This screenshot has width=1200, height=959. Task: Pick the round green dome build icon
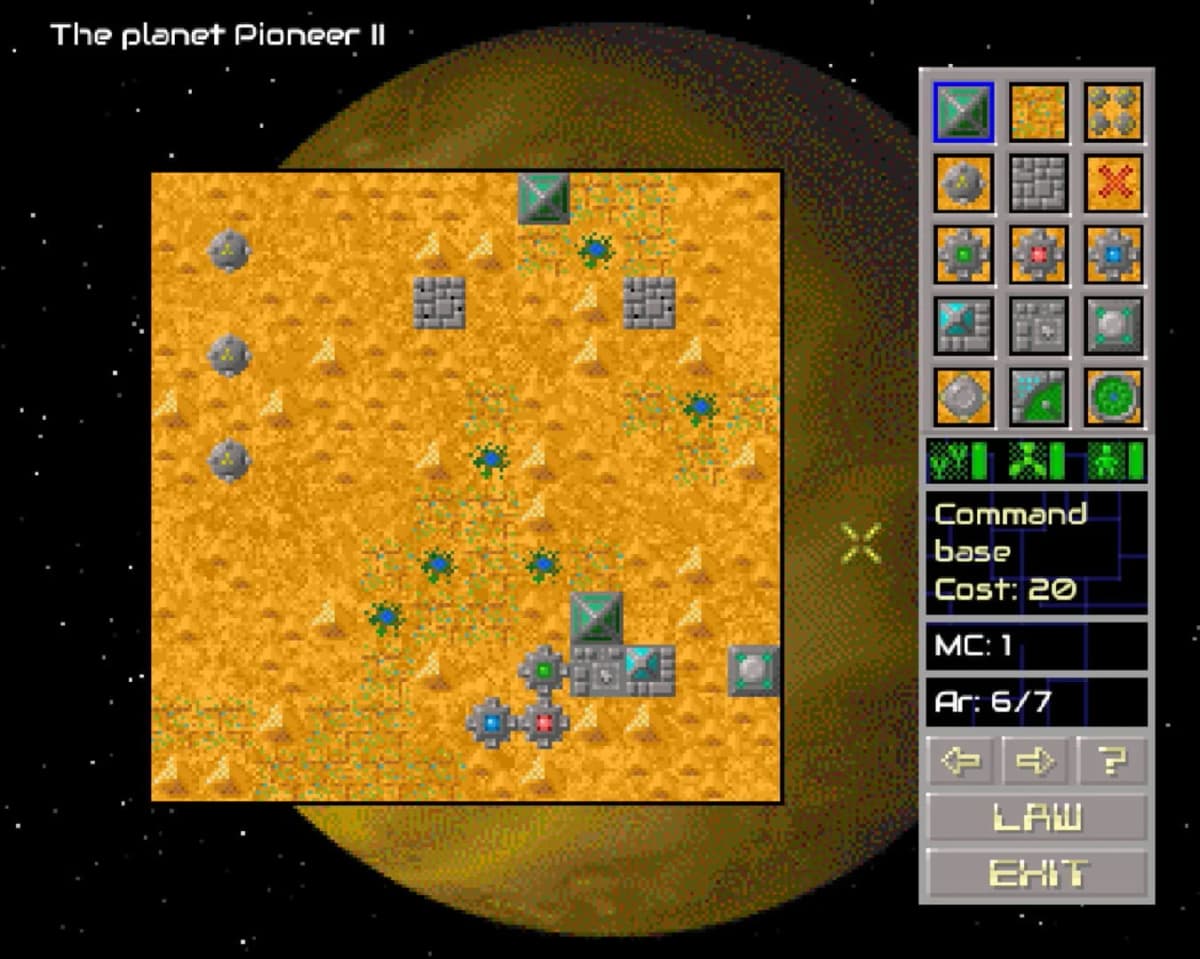pos(1113,396)
